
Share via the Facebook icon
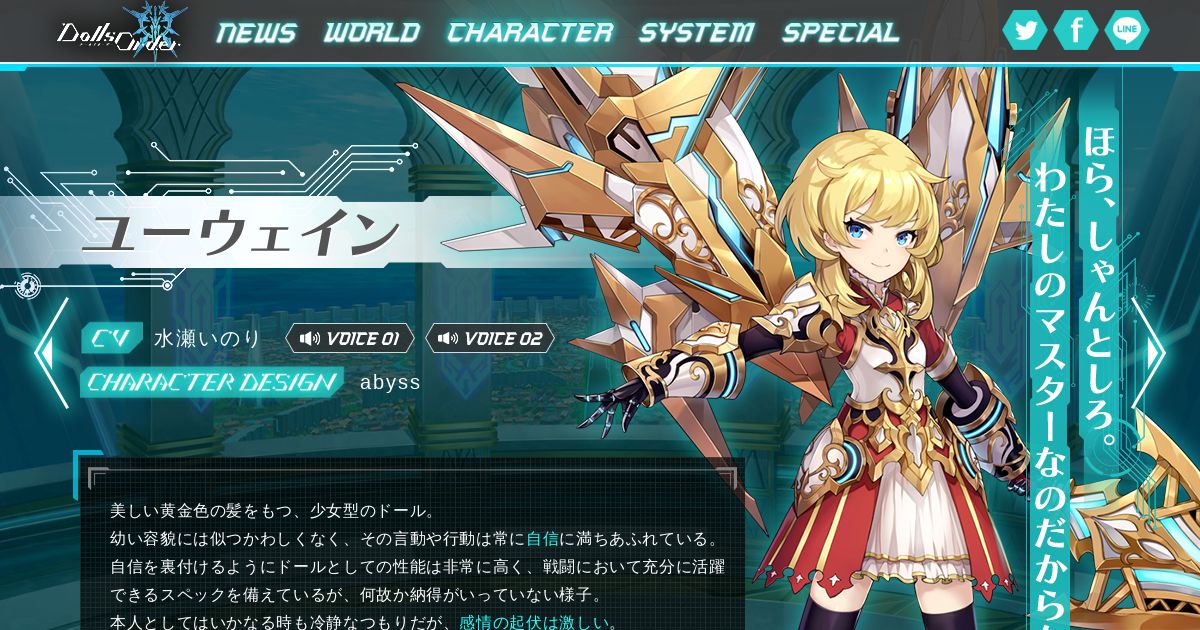coord(1076,31)
